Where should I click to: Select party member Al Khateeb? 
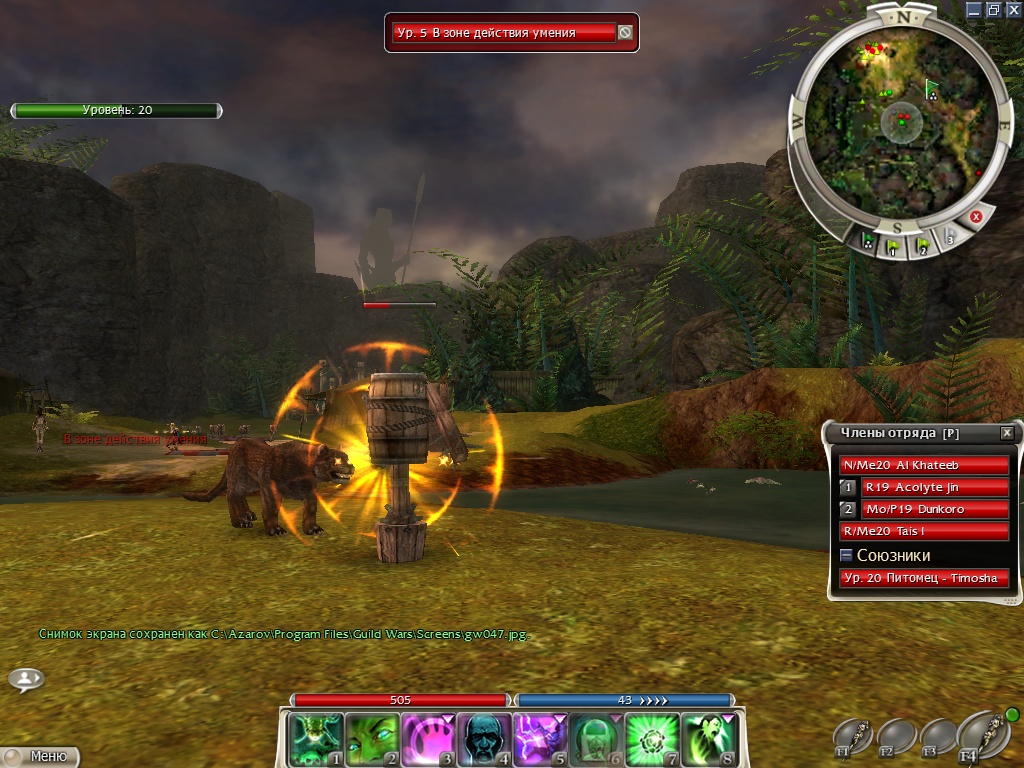click(924, 465)
